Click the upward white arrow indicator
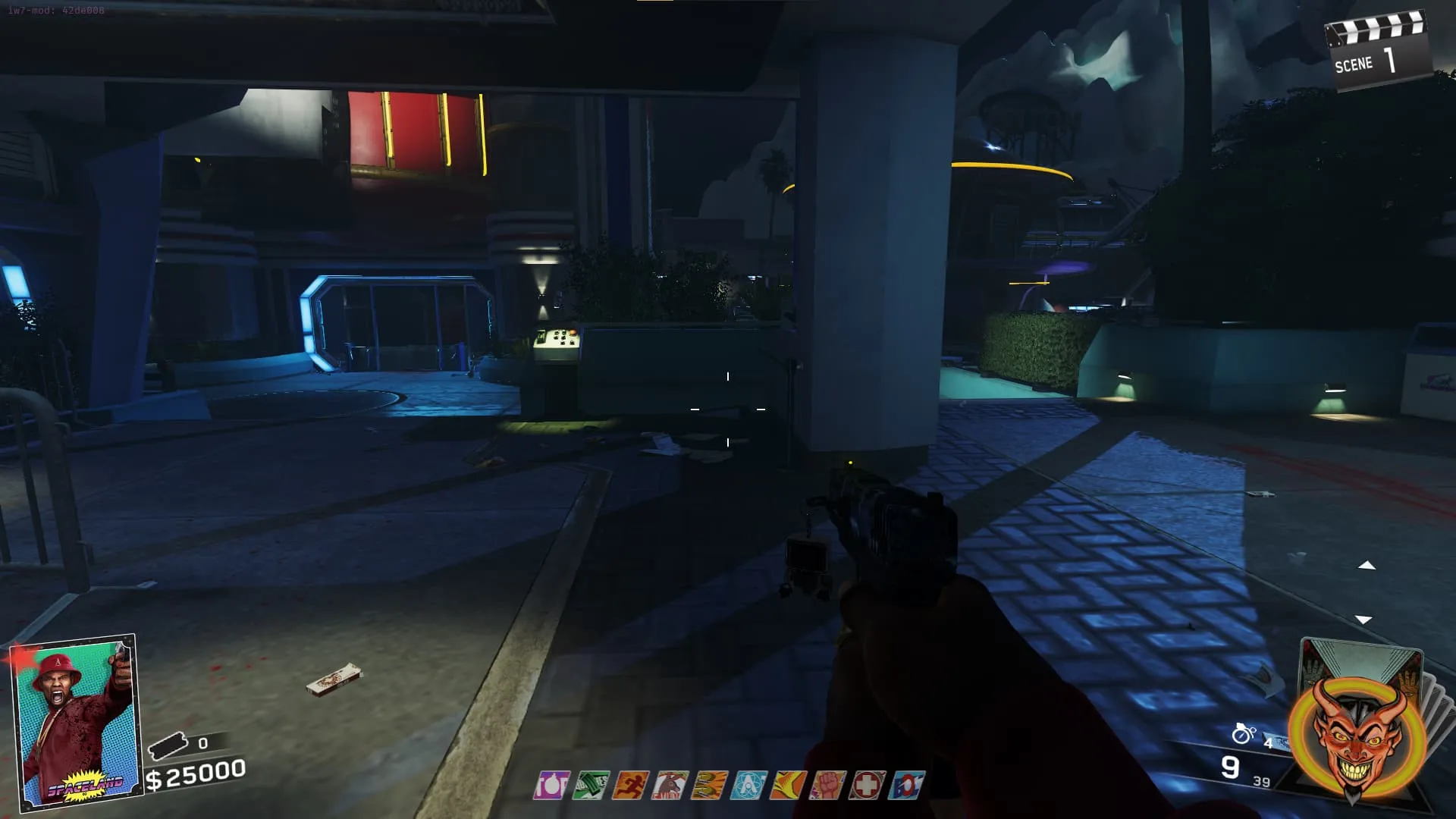 (x=1367, y=566)
